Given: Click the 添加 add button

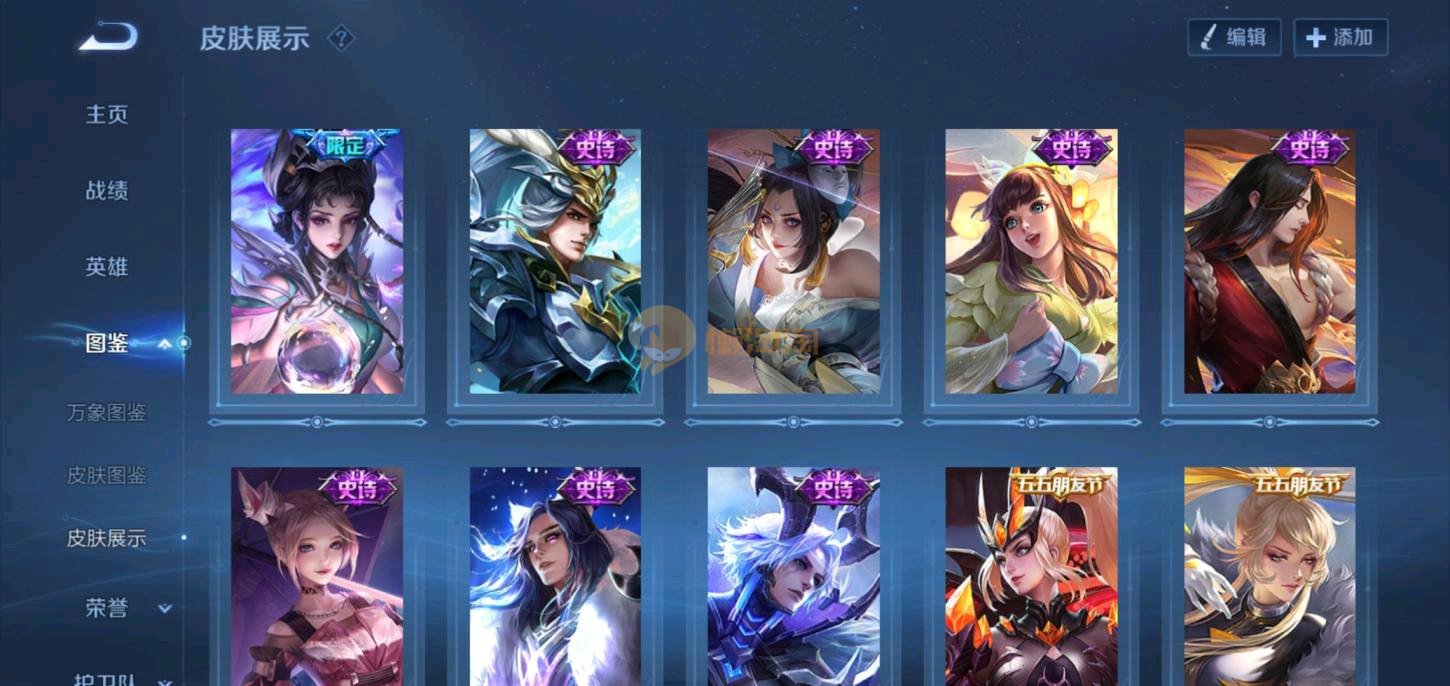Looking at the screenshot, I should pyautogui.click(x=1341, y=38).
